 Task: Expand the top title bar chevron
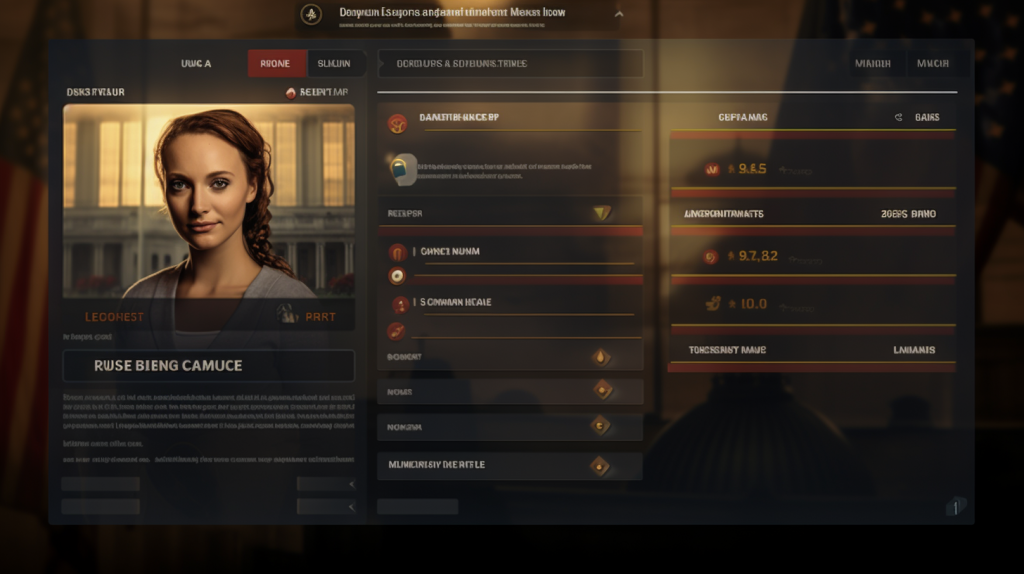[x=619, y=14]
